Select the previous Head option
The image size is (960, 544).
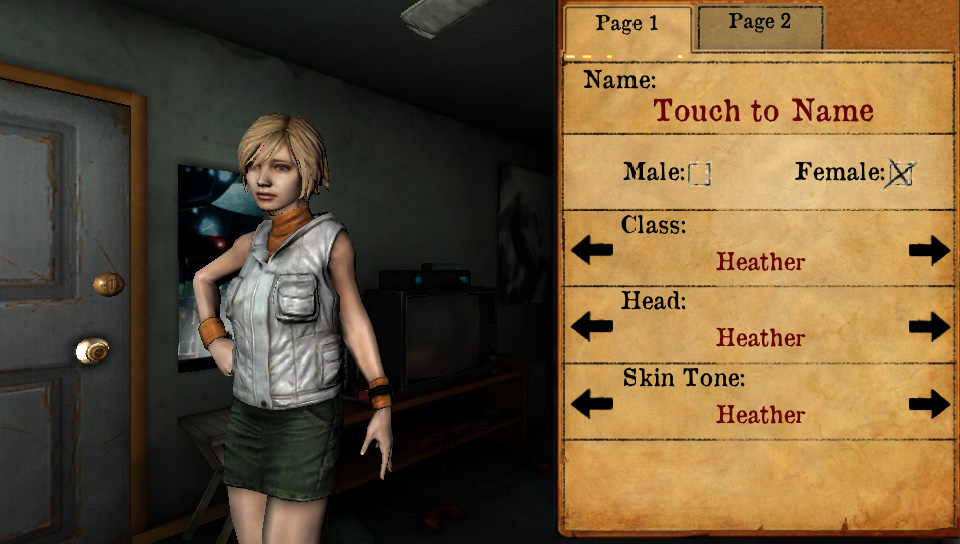[592, 326]
